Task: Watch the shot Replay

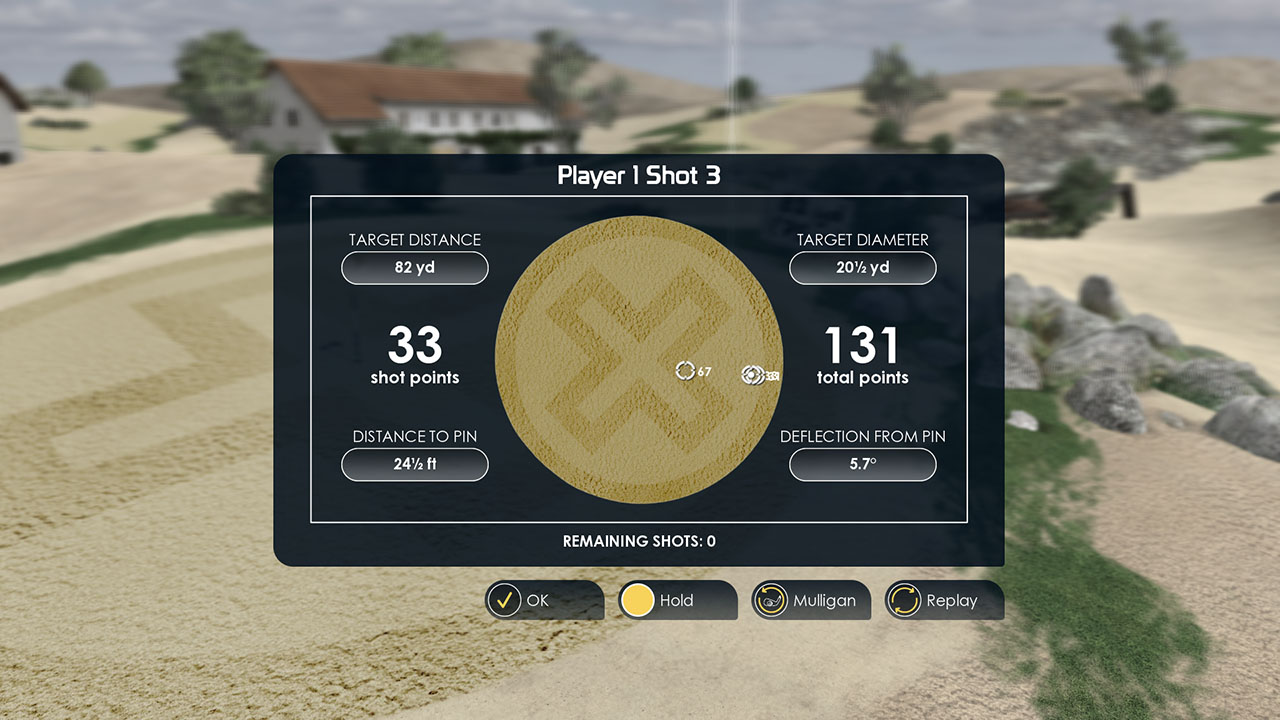Action: coord(943,601)
